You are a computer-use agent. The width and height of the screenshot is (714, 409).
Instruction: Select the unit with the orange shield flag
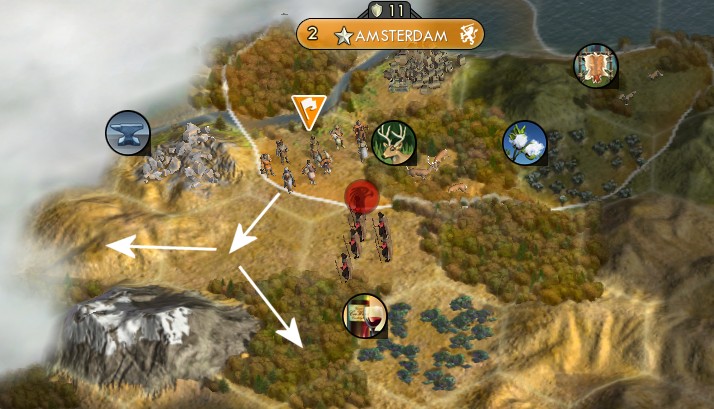[308, 112]
